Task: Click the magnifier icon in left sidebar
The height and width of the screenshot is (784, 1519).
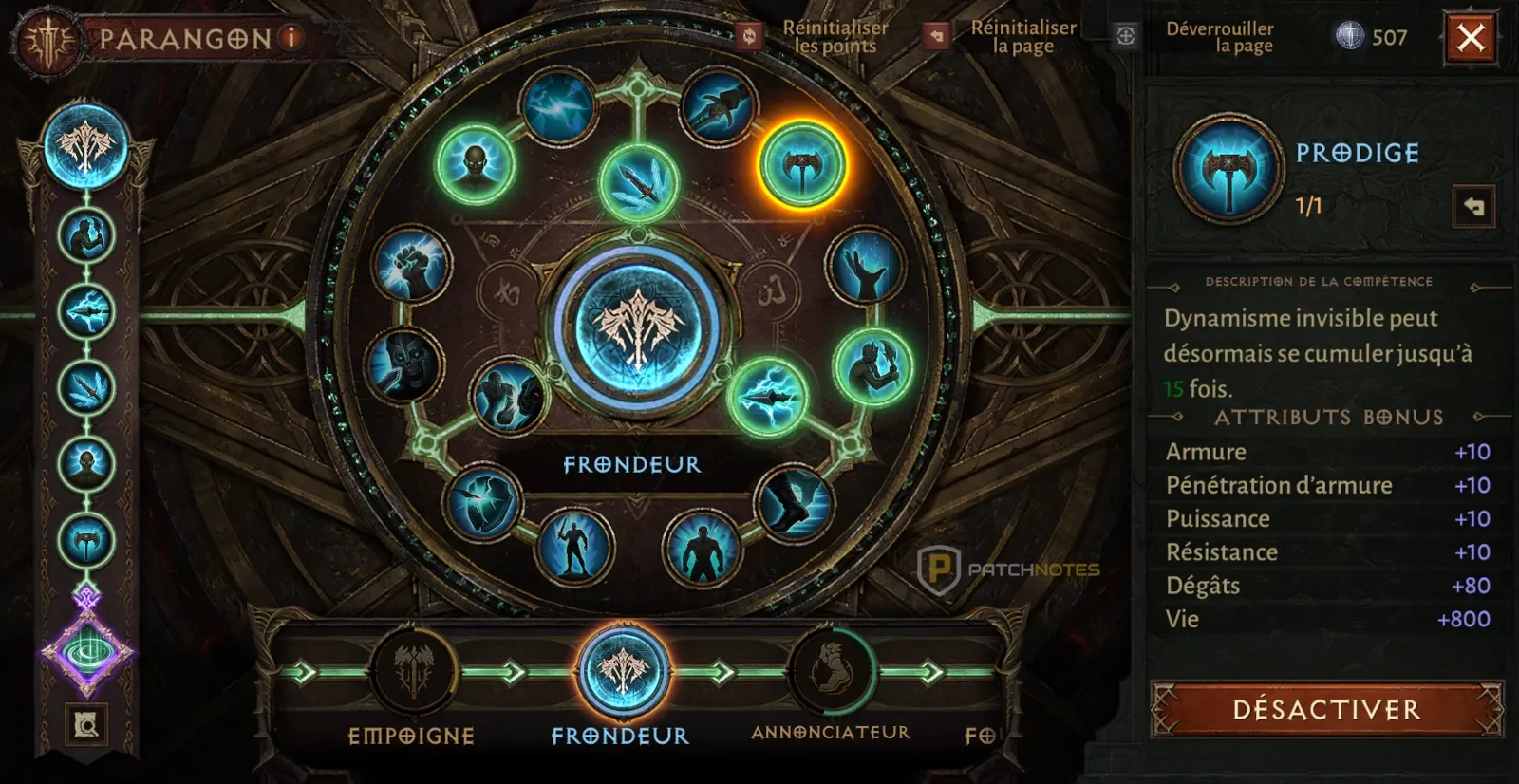Action: (x=86, y=725)
